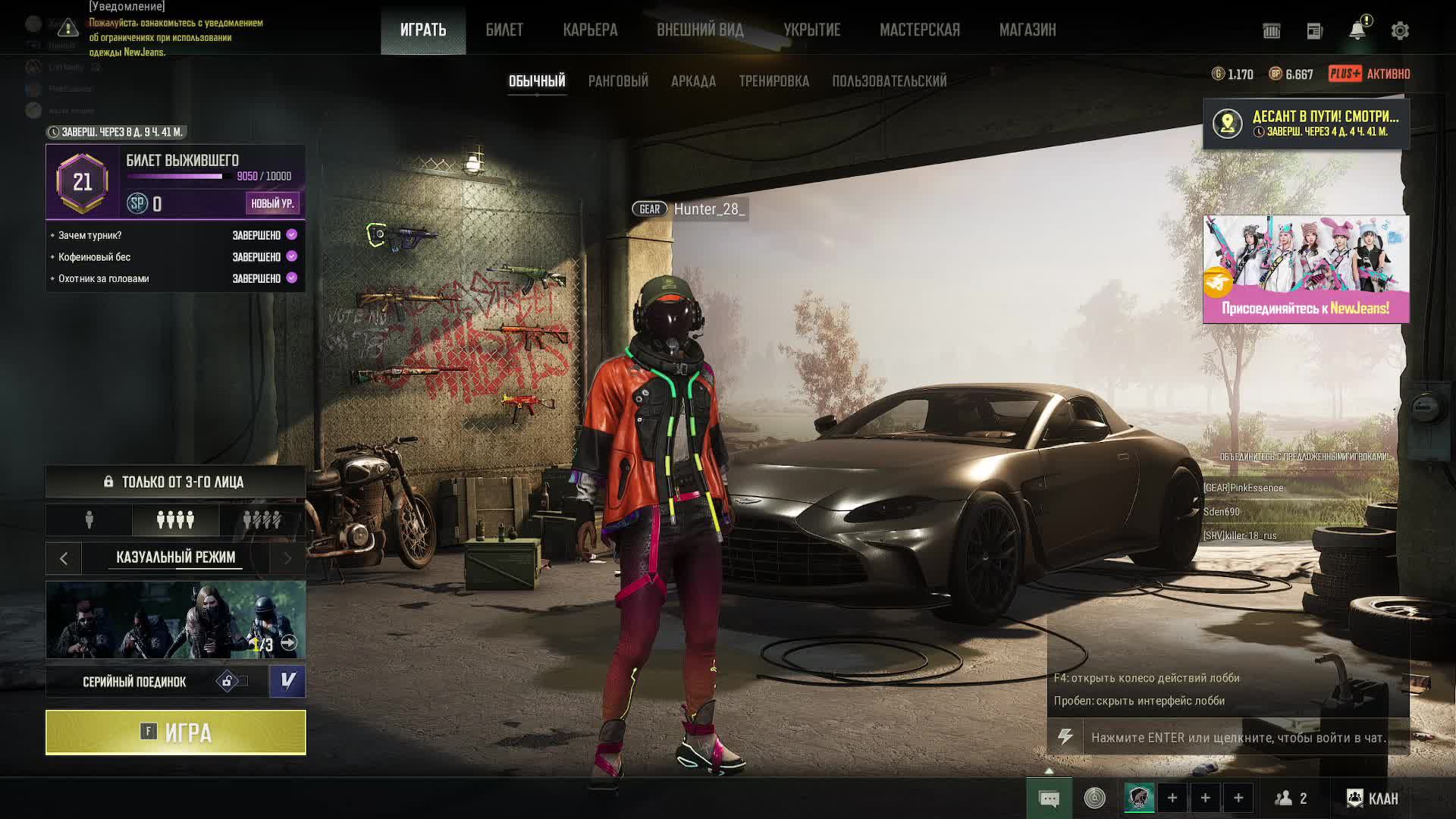Image resolution: width=1456 pixels, height=819 pixels.
Task: Open the БИЛЕТ tab
Action: (x=504, y=30)
